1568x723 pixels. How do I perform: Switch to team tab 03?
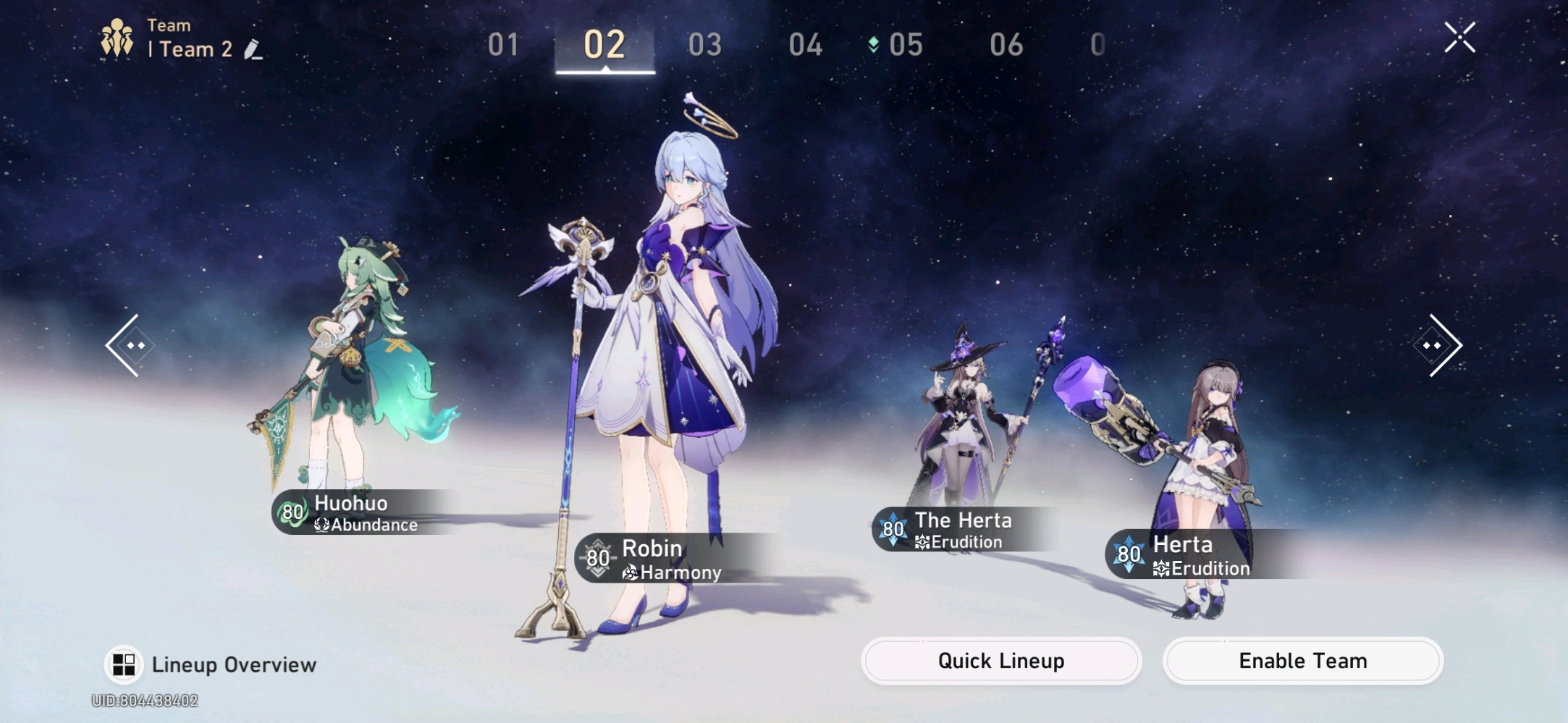click(x=704, y=45)
